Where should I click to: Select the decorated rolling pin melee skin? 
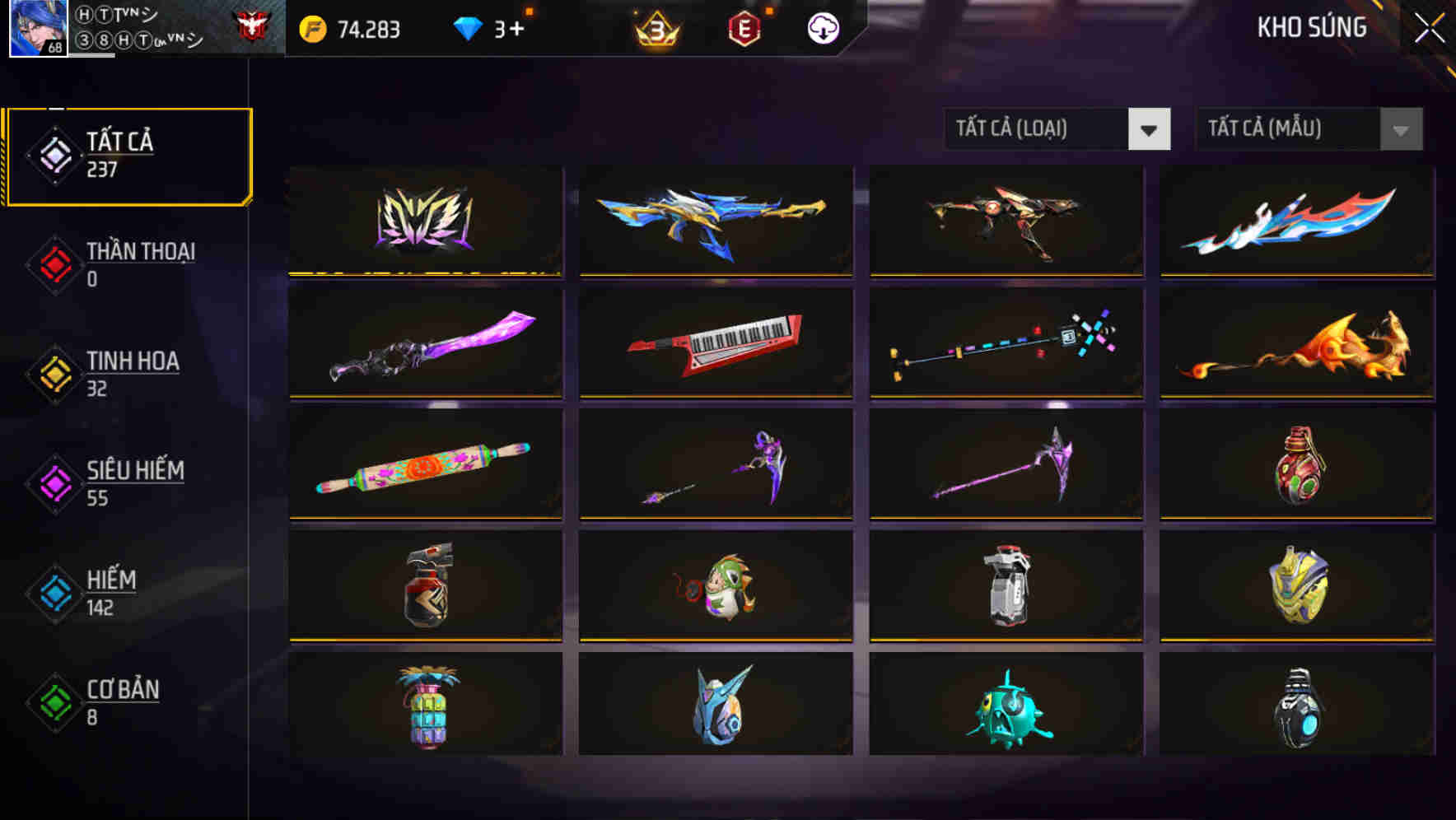tap(425, 465)
